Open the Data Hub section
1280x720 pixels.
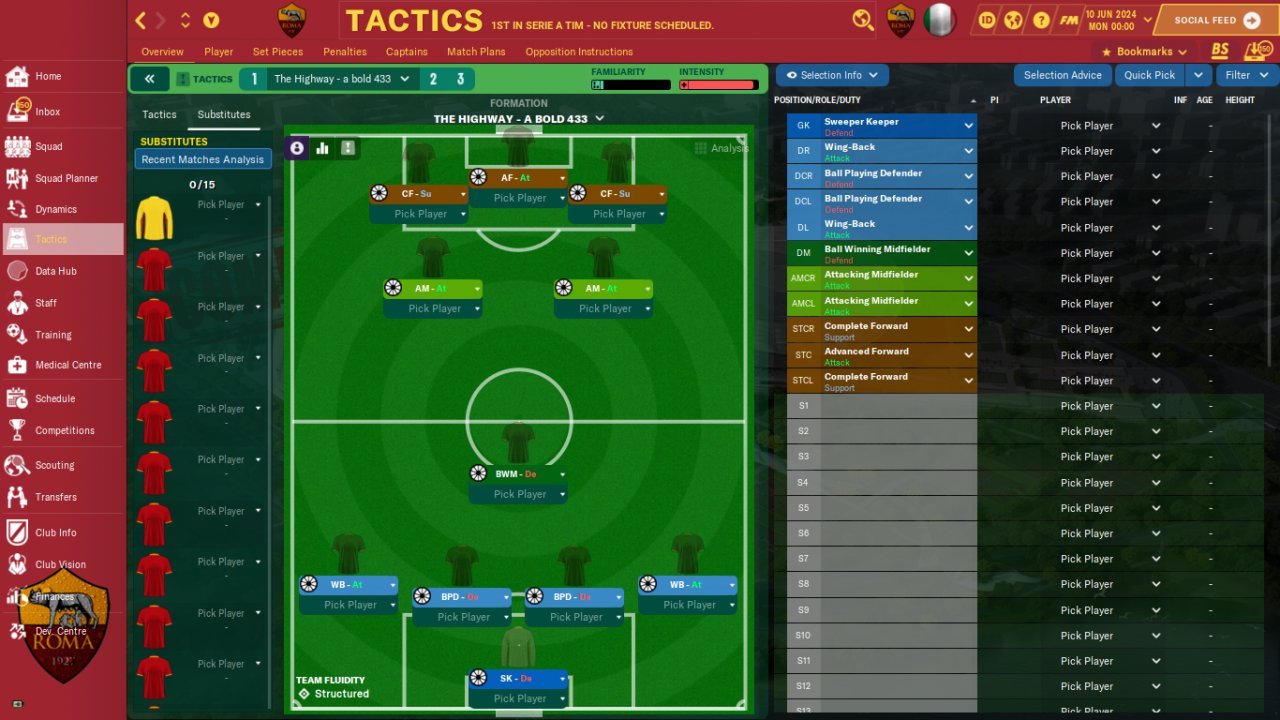55,271
